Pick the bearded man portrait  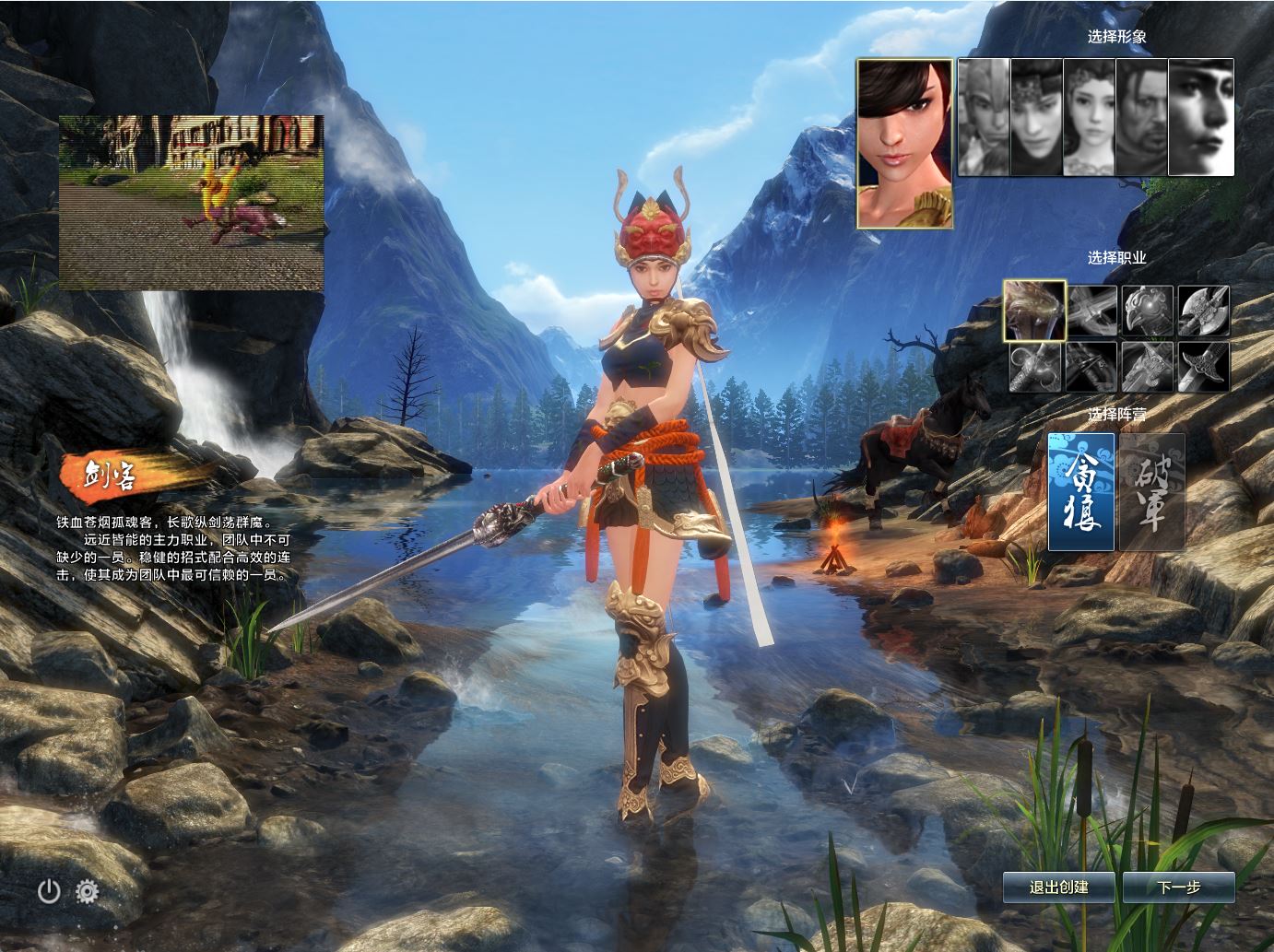click(1141, 117)
